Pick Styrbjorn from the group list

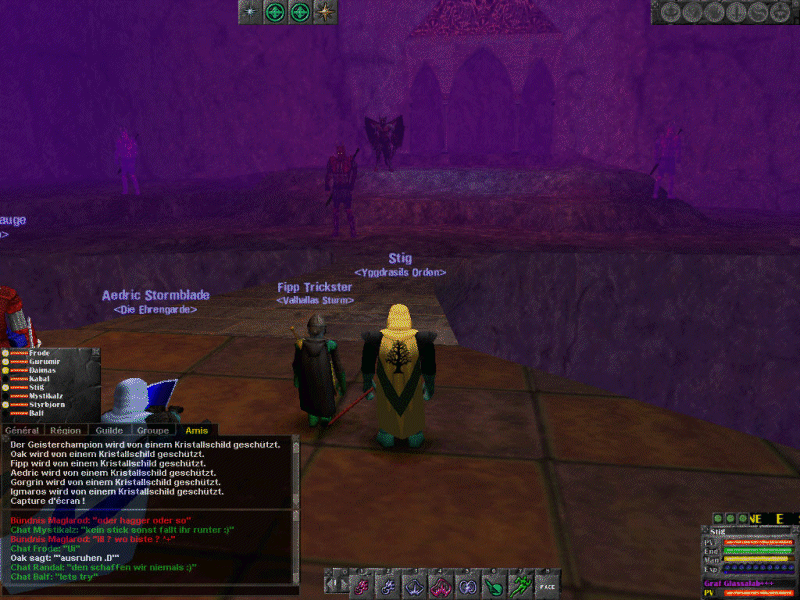(x=46, y=404)
